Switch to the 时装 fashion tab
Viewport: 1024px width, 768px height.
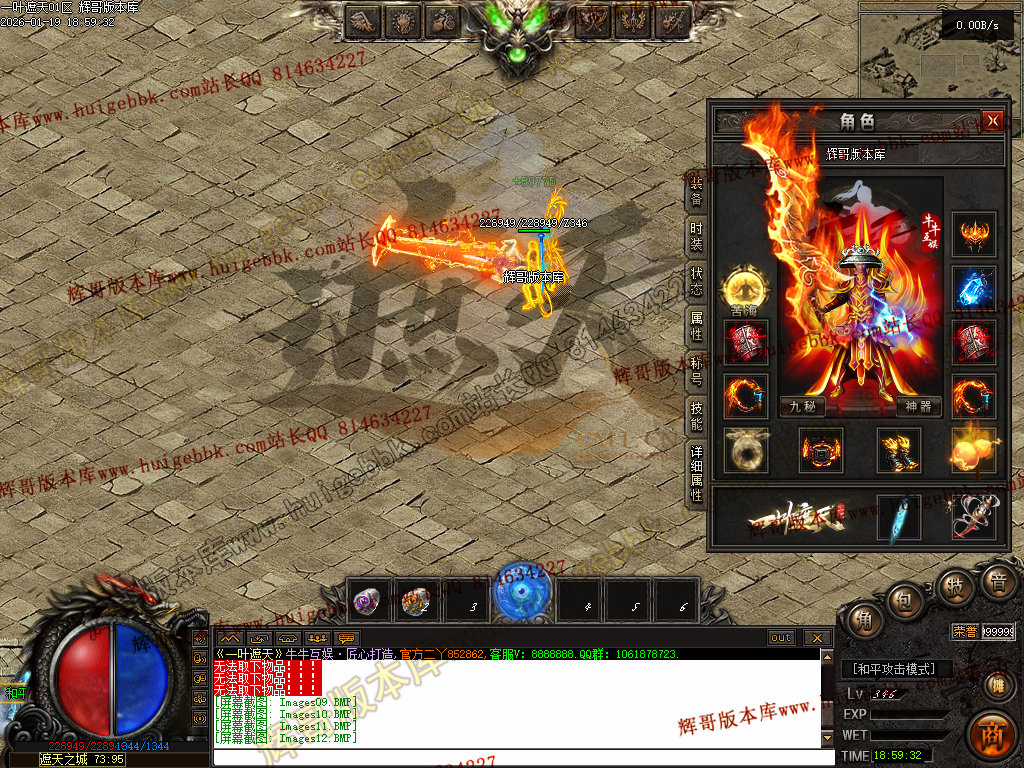tap(696, 238)
